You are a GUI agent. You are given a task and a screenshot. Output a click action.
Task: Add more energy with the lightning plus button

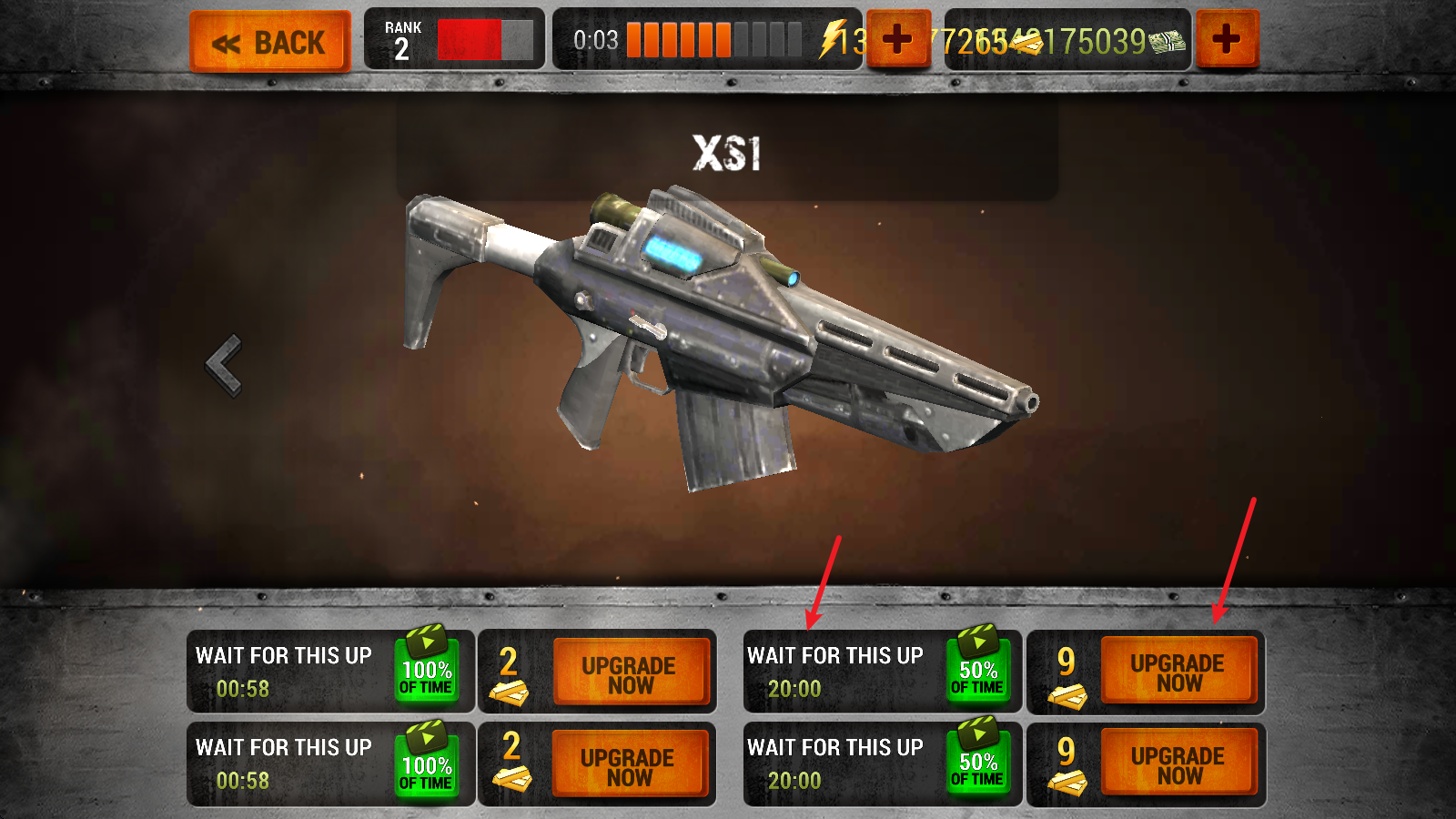pos(897,39)
